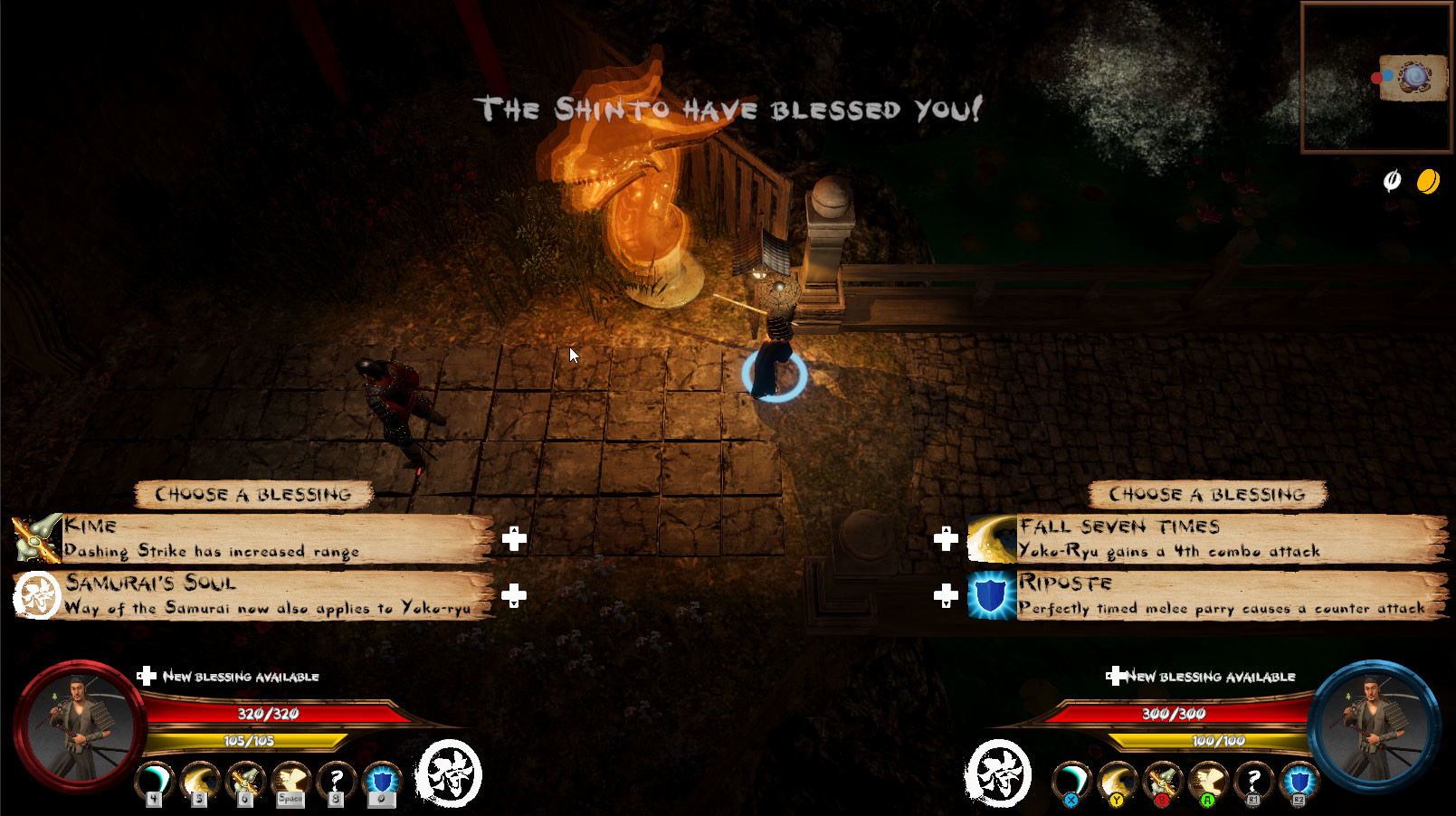This screenshot has height=816, width=1456.
Task: Select red player's question mark ability slot
Action: coord(336,781)
